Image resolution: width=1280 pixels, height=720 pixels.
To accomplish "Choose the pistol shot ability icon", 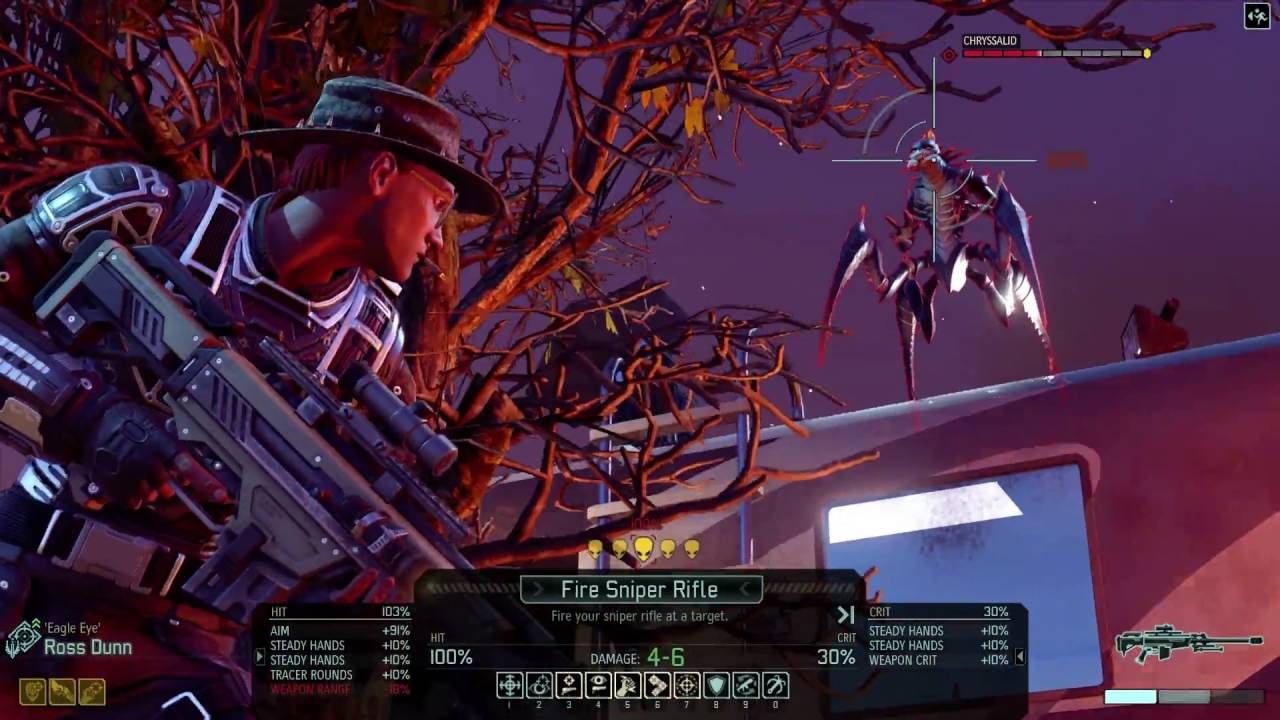I will tap(568, 685).
